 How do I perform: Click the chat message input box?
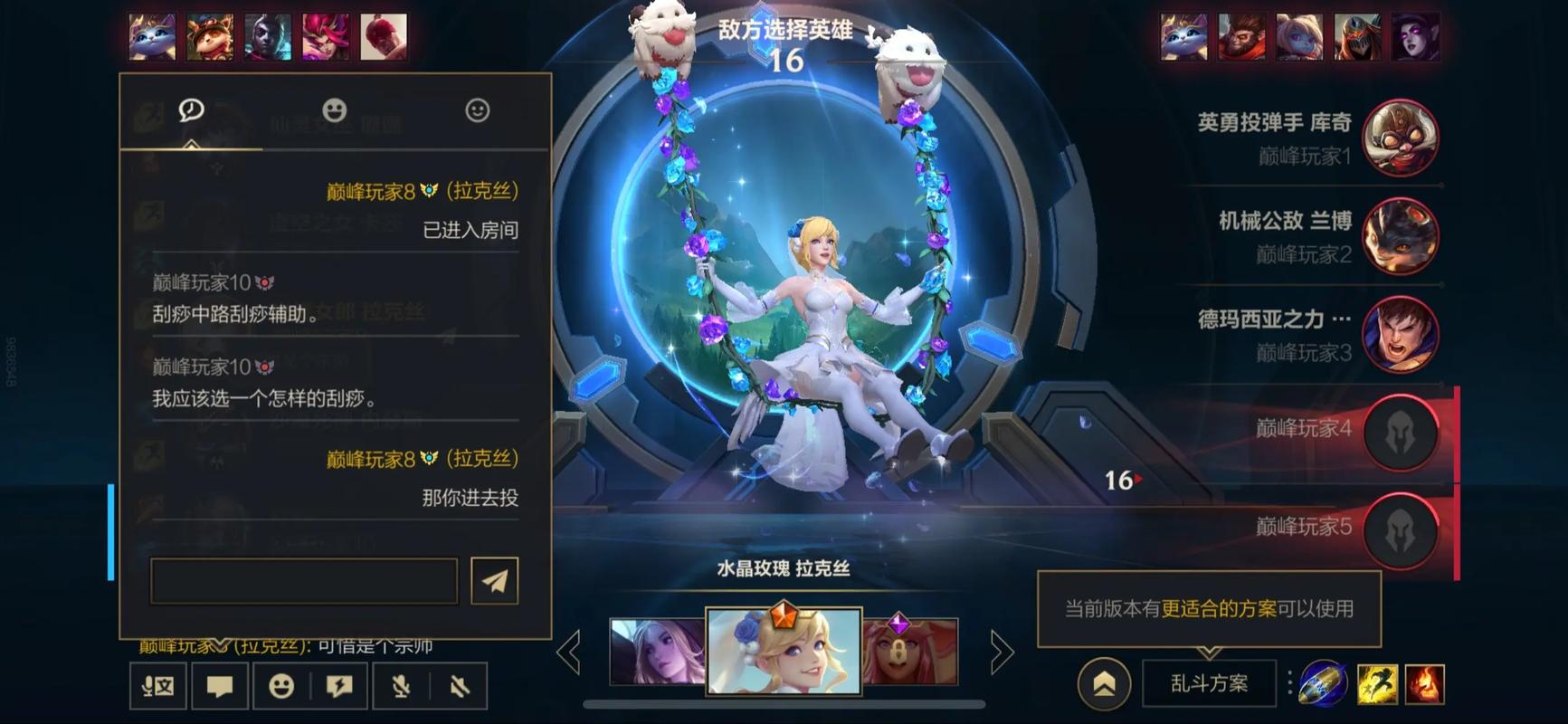click(304, 581)
